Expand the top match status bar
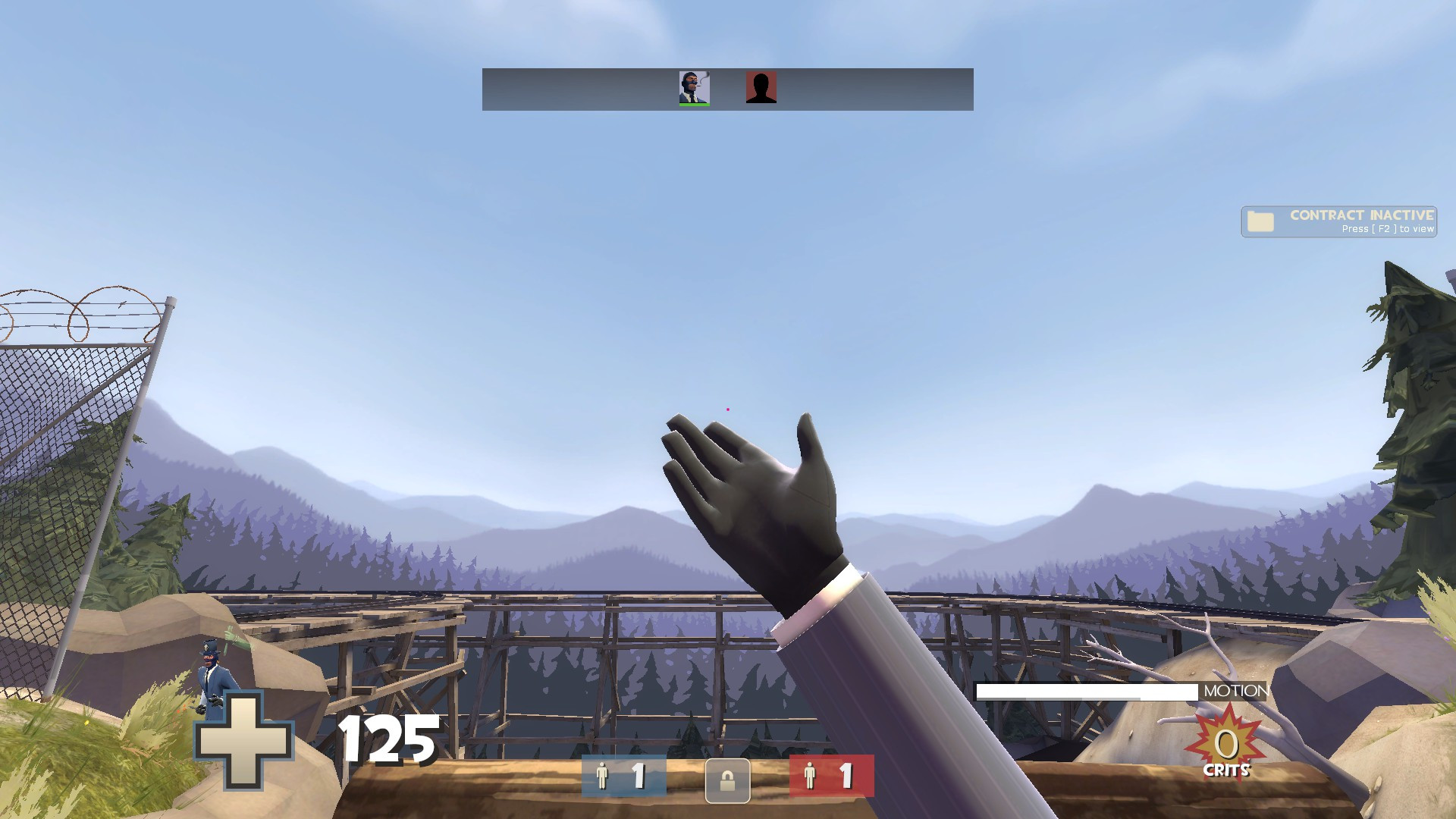The width and height of the screenshot is (1456, 819). [x=726, y=89]
